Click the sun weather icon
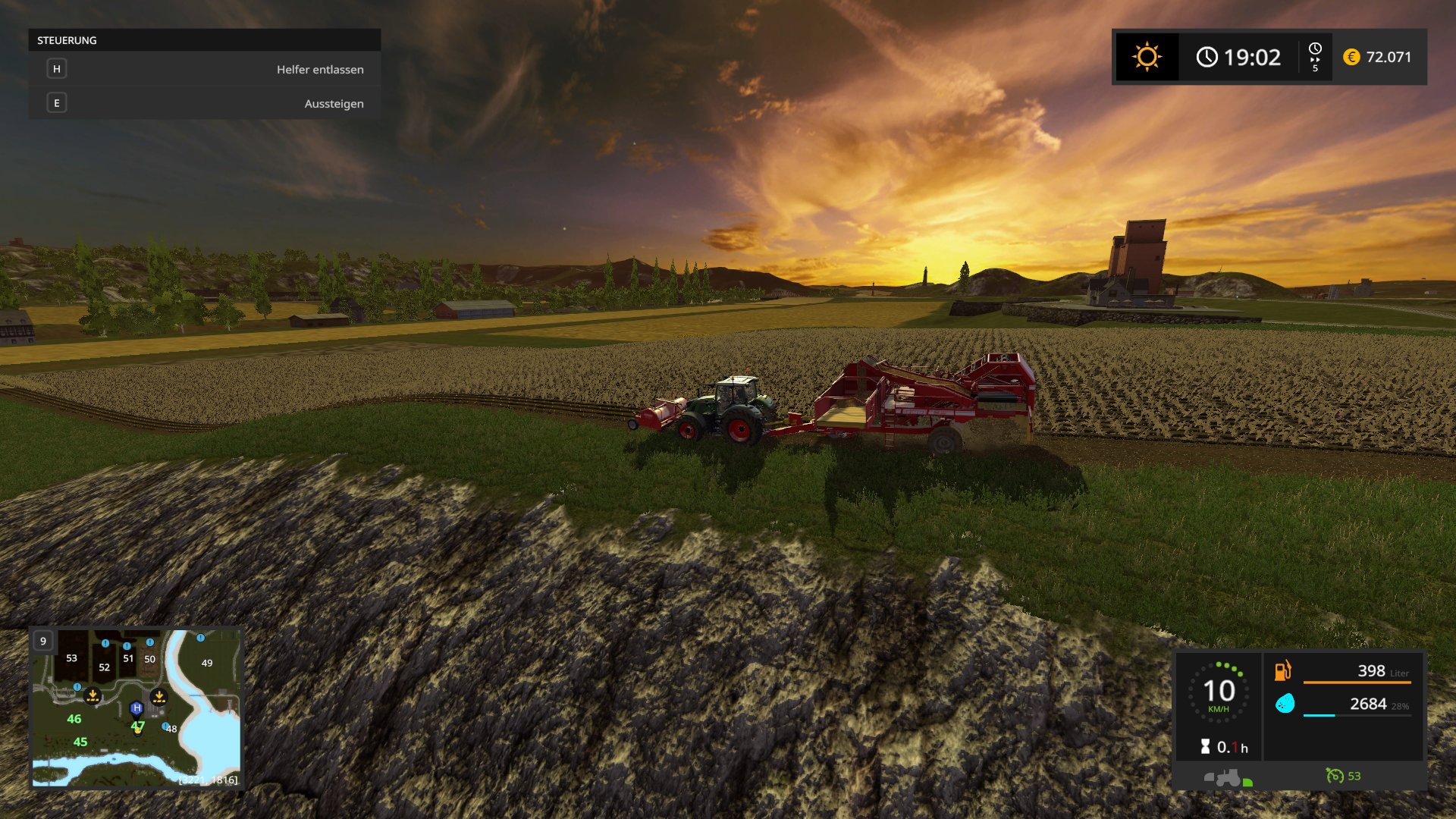Image resolution: width=1456 pixels, height=819 pixels. tap(1147, 57)
